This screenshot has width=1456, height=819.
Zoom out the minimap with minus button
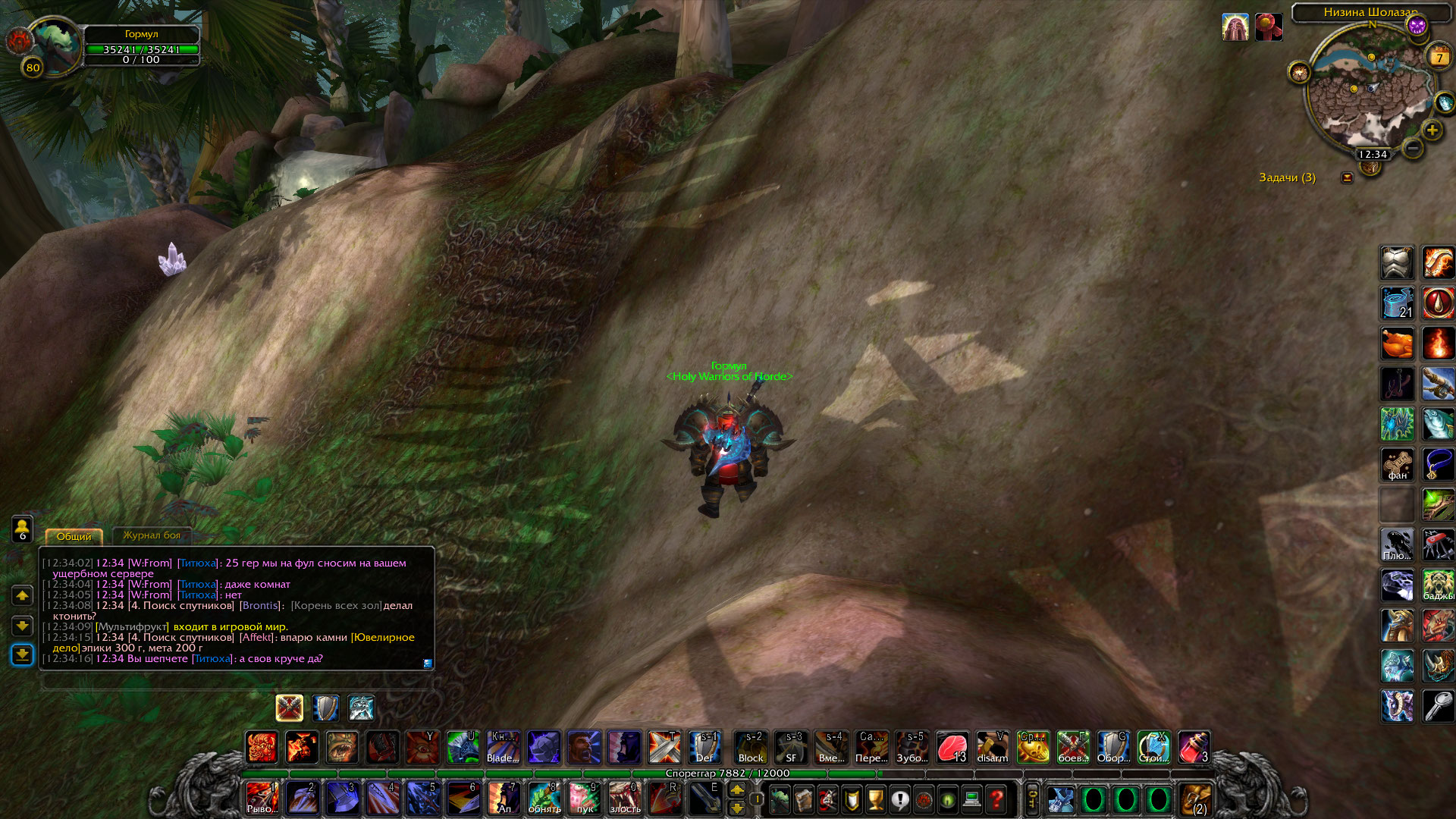(1412, 148)
